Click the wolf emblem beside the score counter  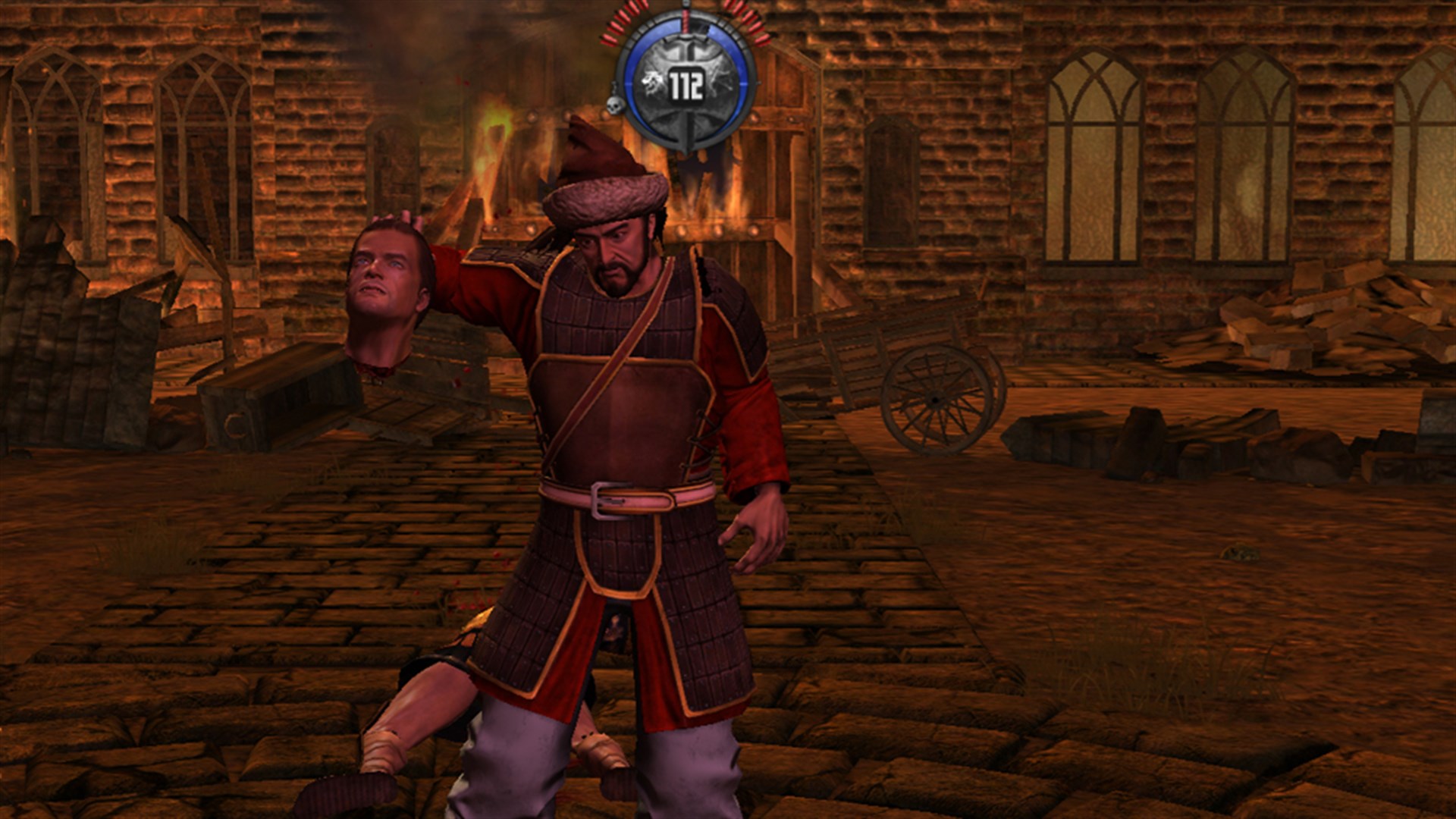[x=652, y=80]
